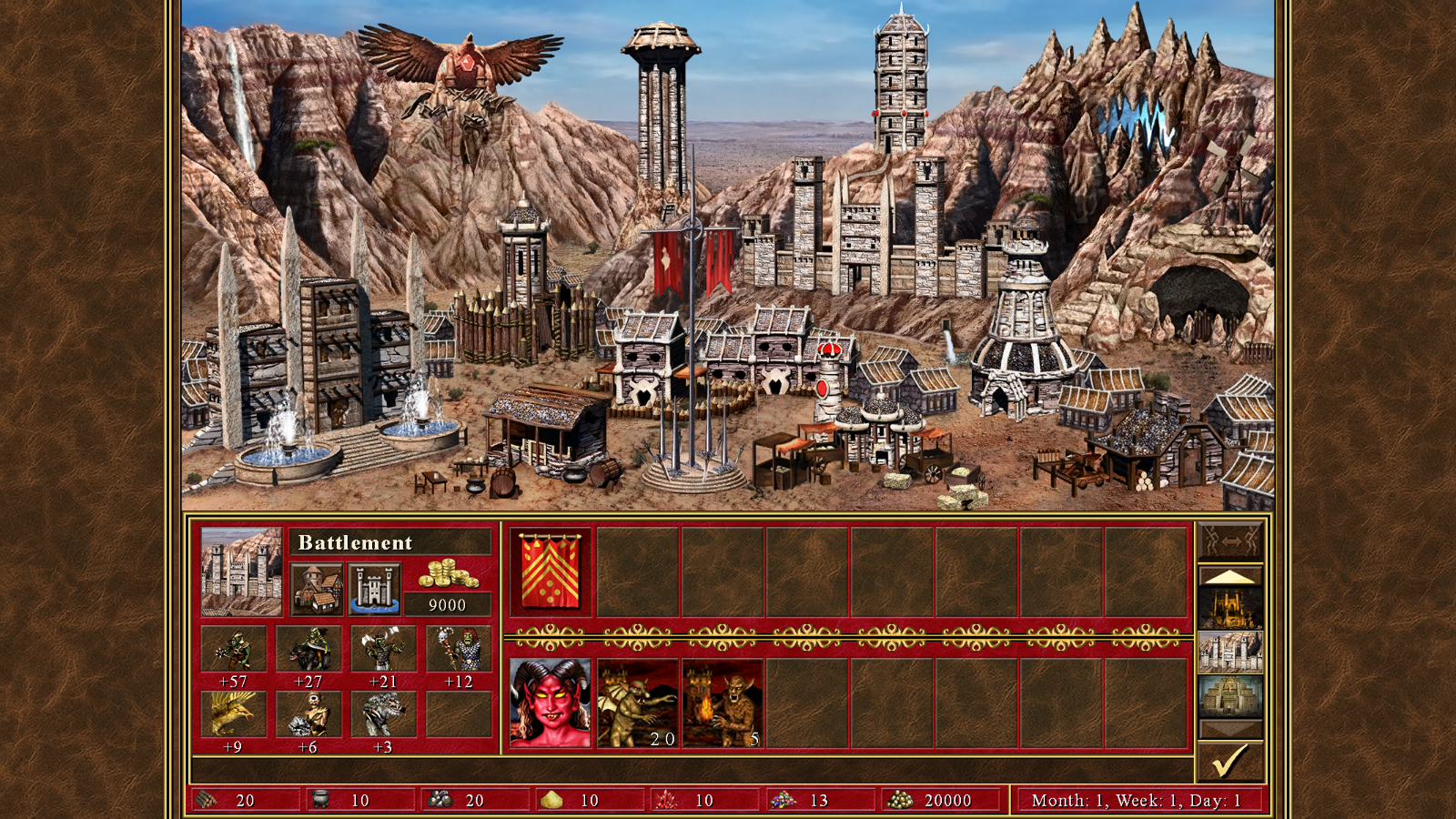
Task: Click the red garrison banner slot
Action: pos(550,571)
